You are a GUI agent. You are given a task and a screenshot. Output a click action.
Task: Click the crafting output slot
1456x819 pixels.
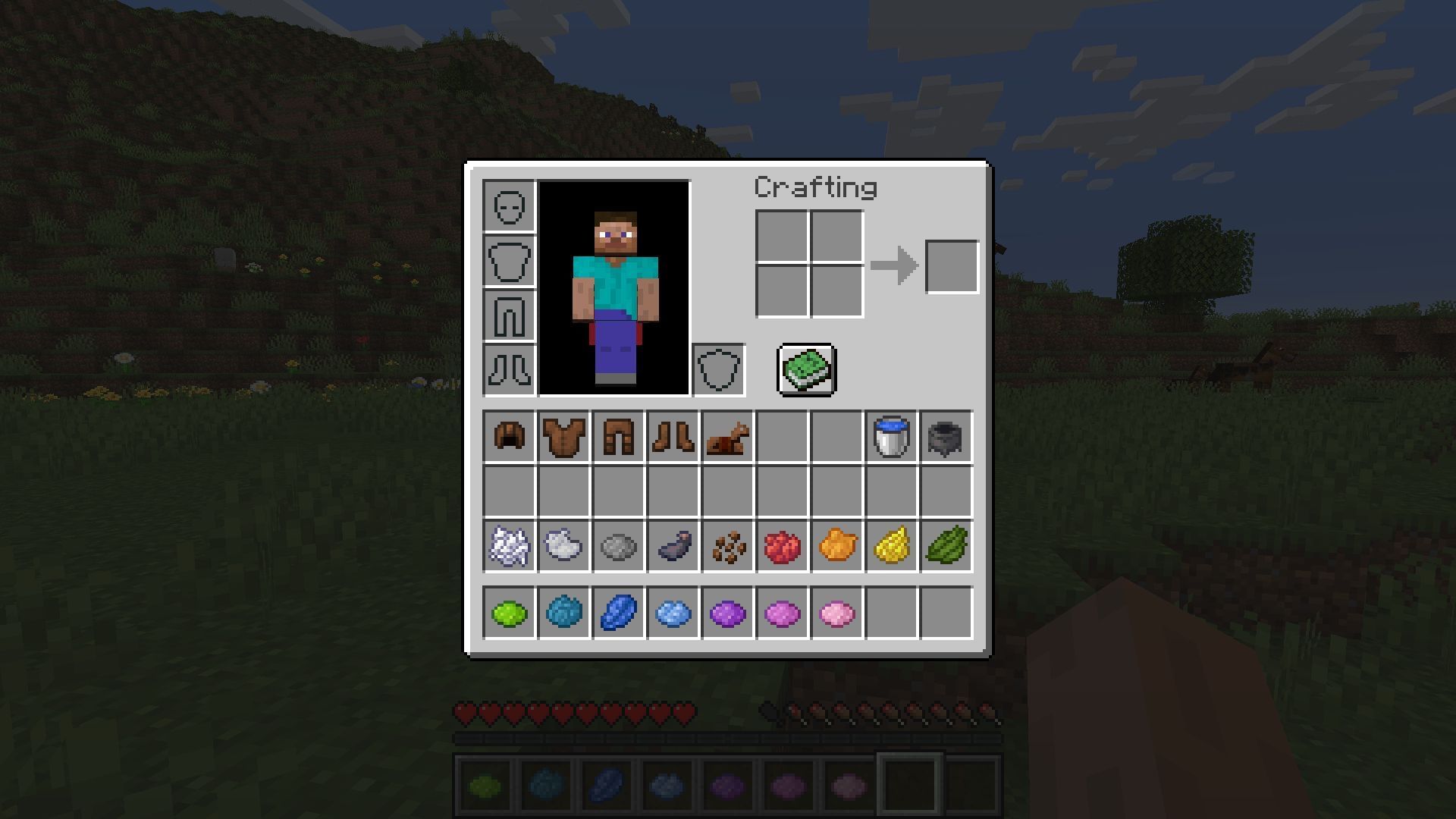click(x=952, y=265)
